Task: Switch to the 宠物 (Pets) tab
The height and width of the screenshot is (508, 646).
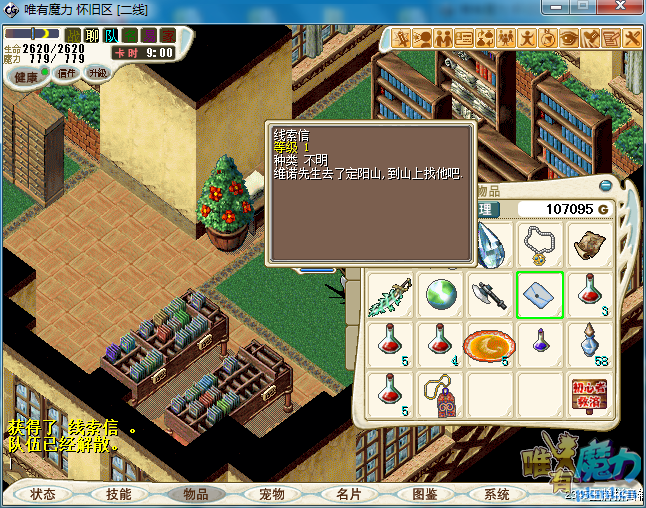Action: click(x=272, y=494)
